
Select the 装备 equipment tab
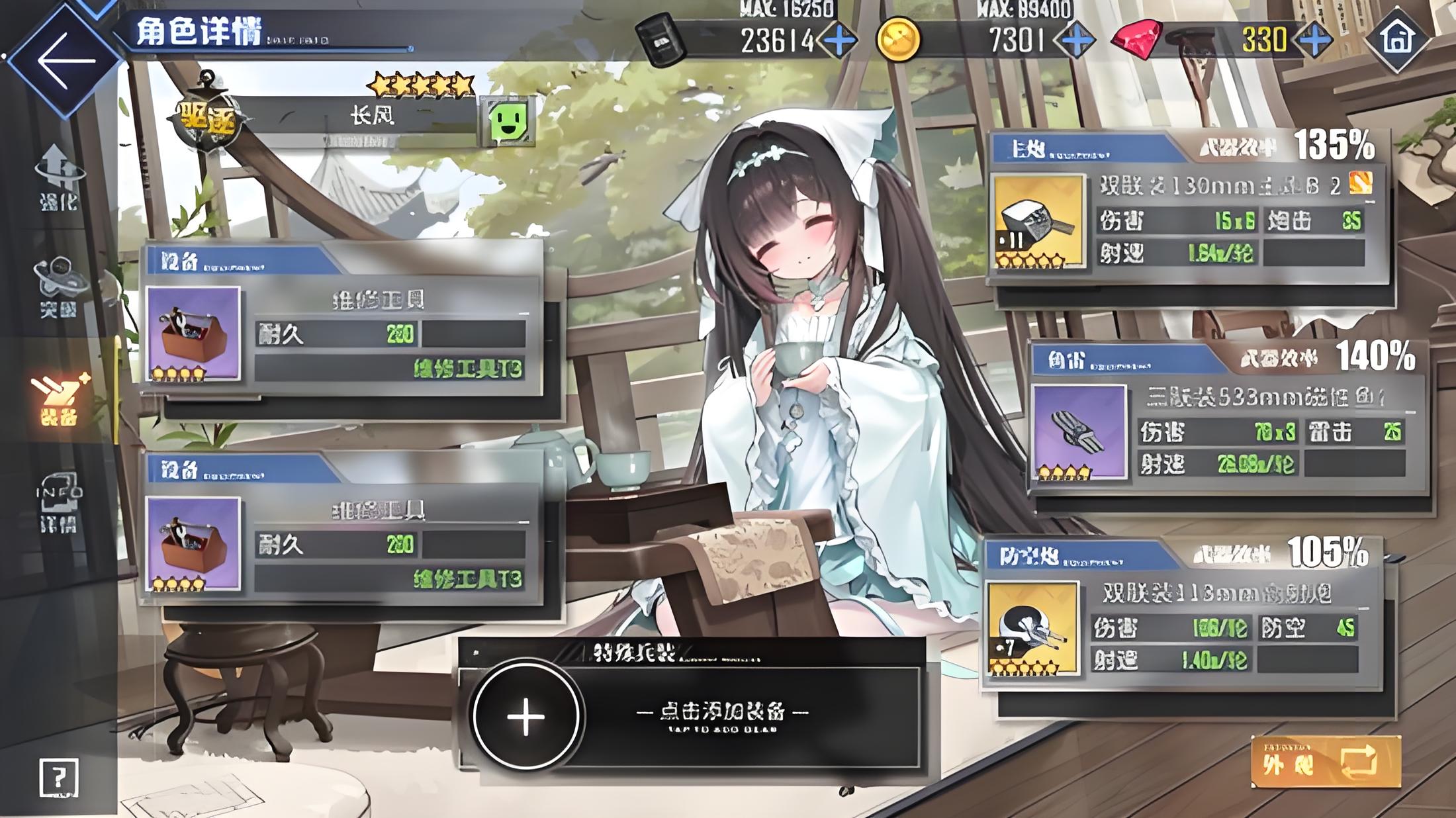click(59, 399)
